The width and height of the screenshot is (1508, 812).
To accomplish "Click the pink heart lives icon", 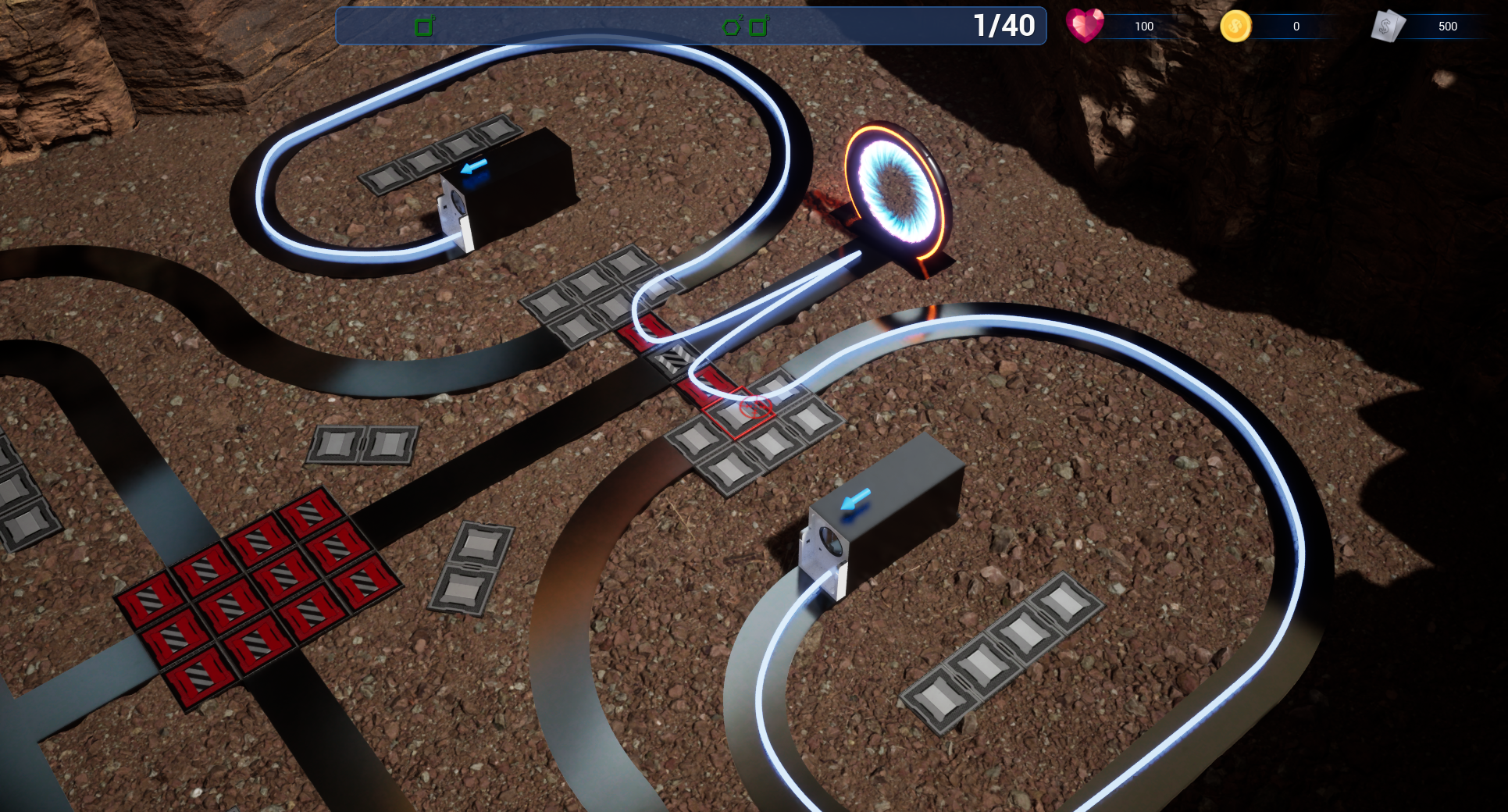I will 1085,26.
